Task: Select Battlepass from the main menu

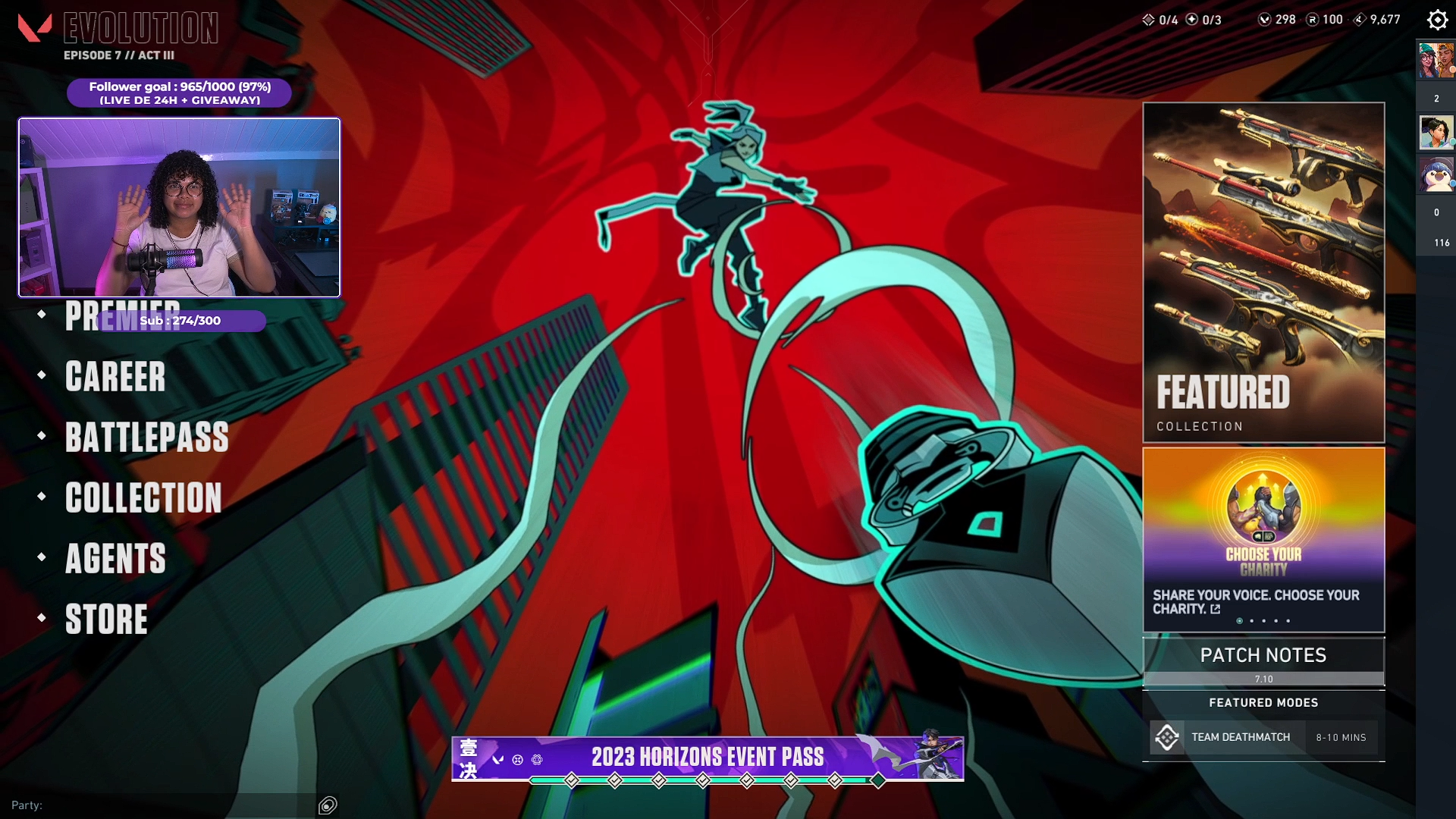Action: tap(146, 438)
